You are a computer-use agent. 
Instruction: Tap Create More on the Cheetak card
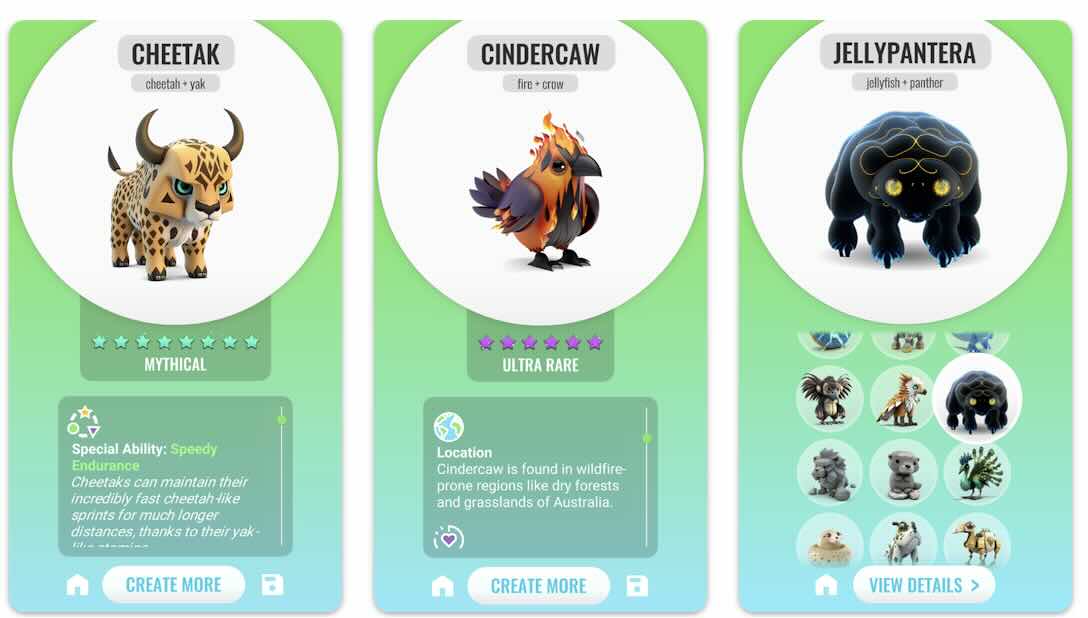[173, 585]
